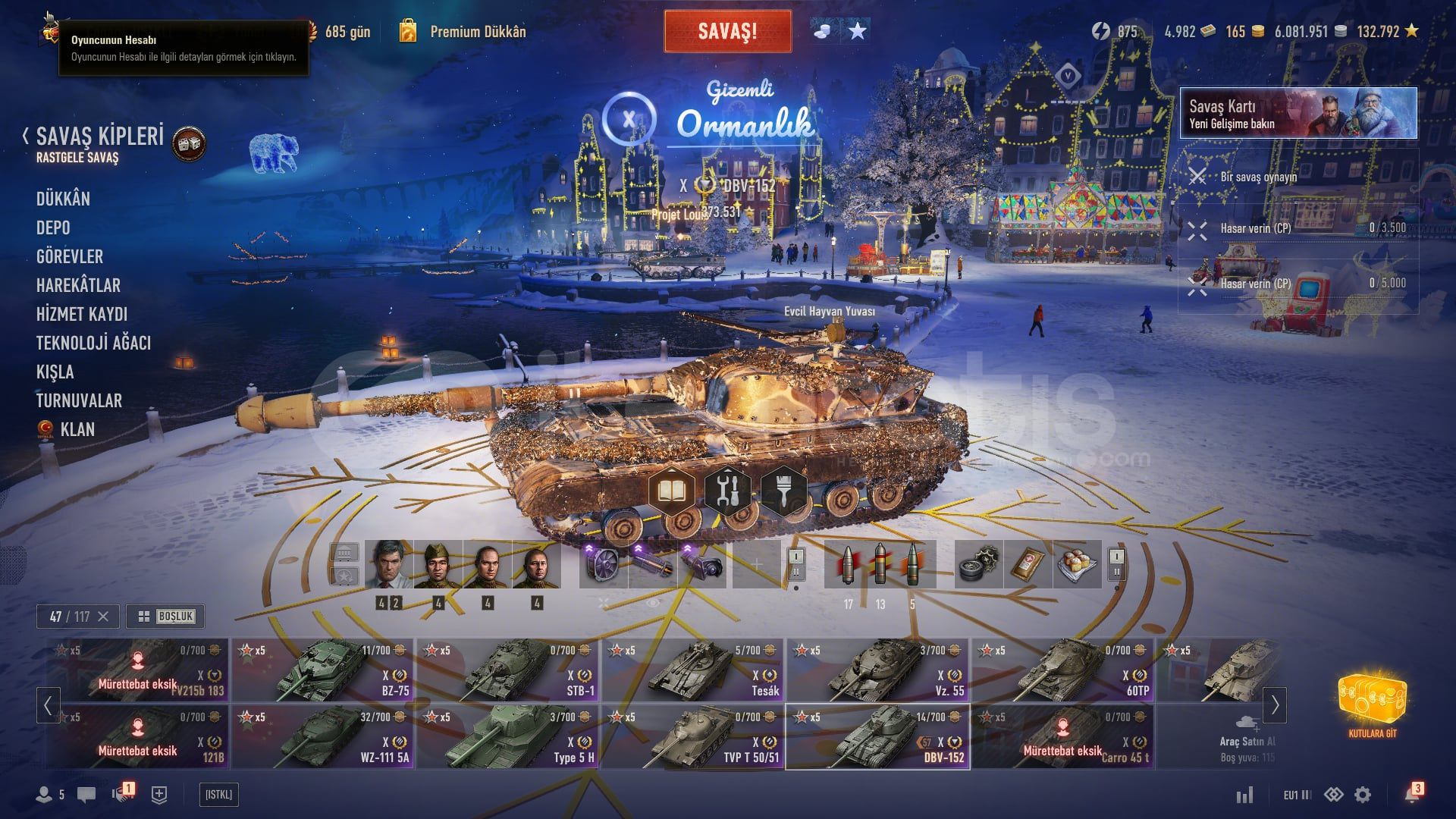Select SAVAŞ KİPLERİ battle modes
Viewport: 1456px width, 819px height.
[x=99, y=136]
